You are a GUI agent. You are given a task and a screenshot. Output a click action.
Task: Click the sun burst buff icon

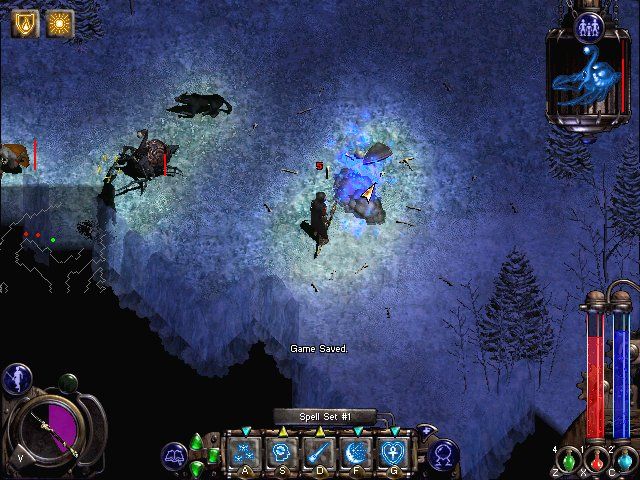coord(59,23)
